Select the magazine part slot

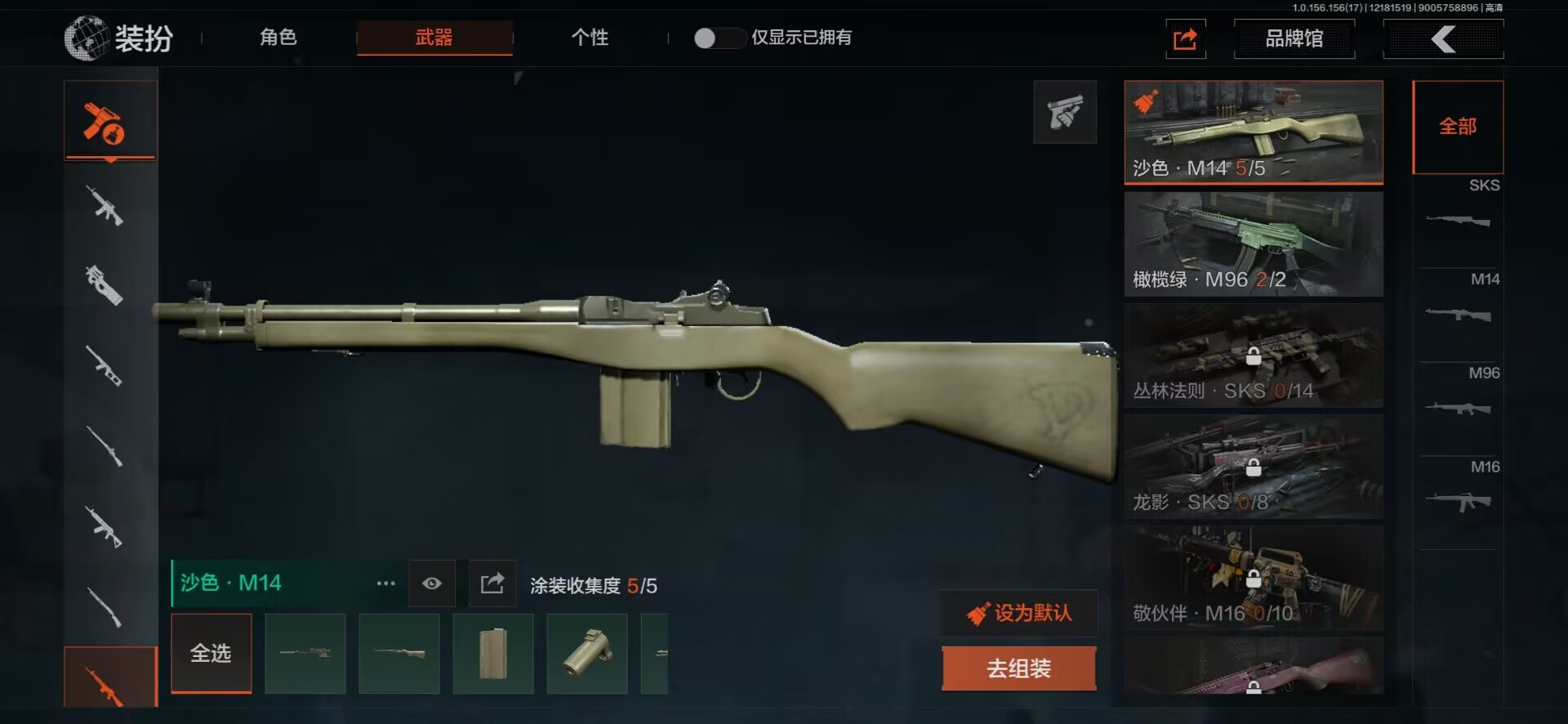(x=493, y=654)
